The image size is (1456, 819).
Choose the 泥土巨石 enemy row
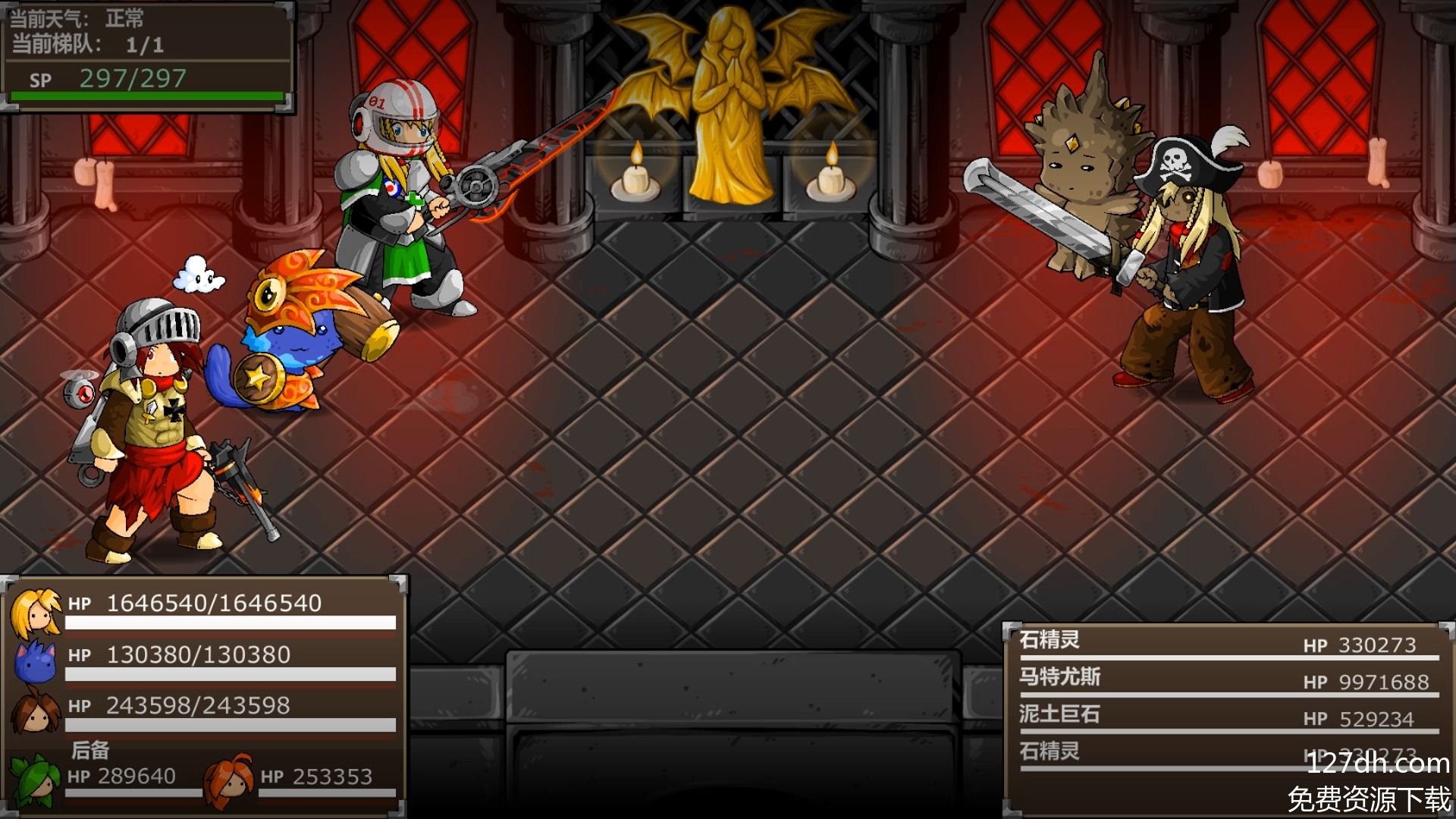click(1227, 716)
